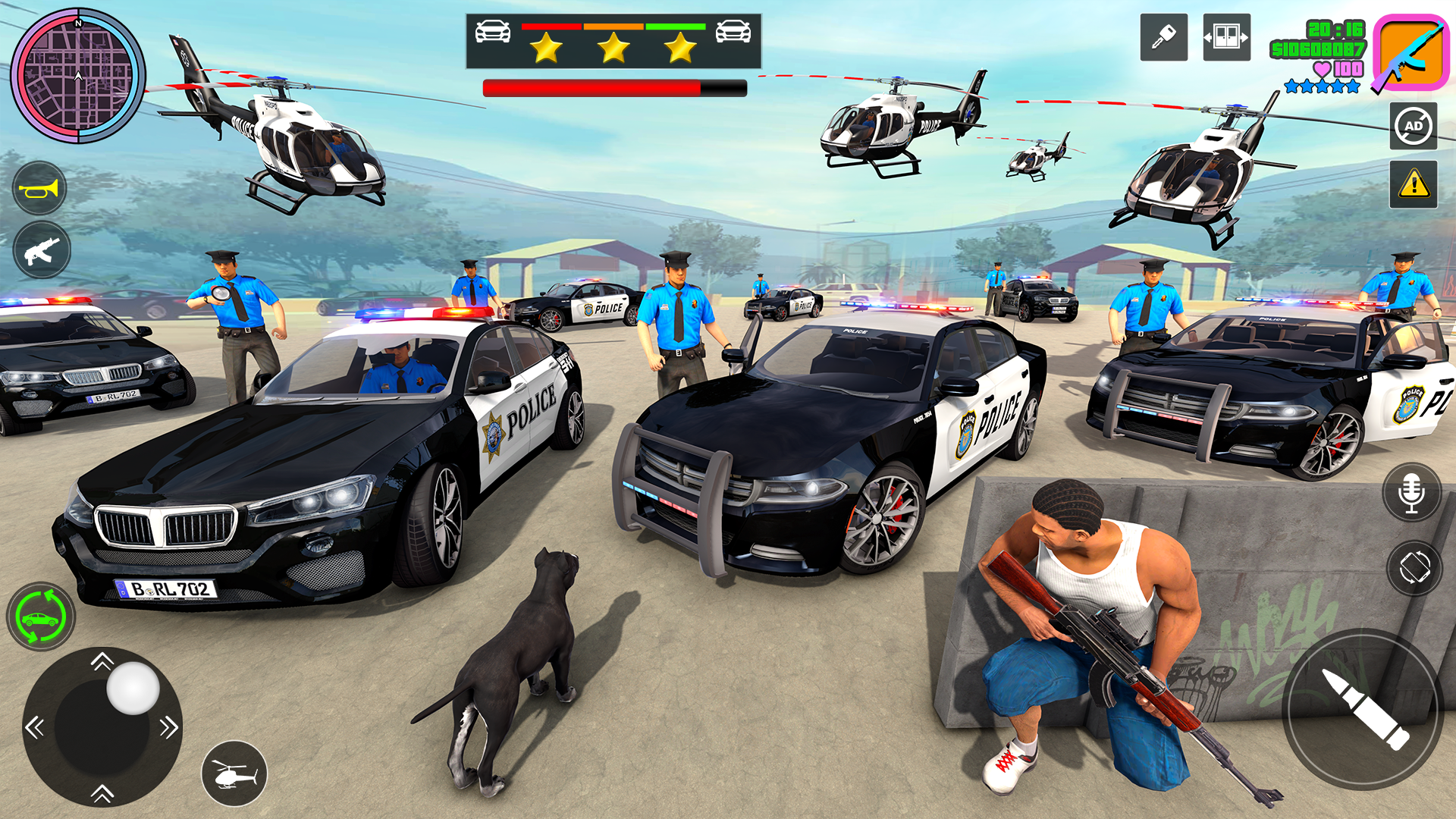
Task: Tap the warning triangle icon
Action: click(1412, 184)
